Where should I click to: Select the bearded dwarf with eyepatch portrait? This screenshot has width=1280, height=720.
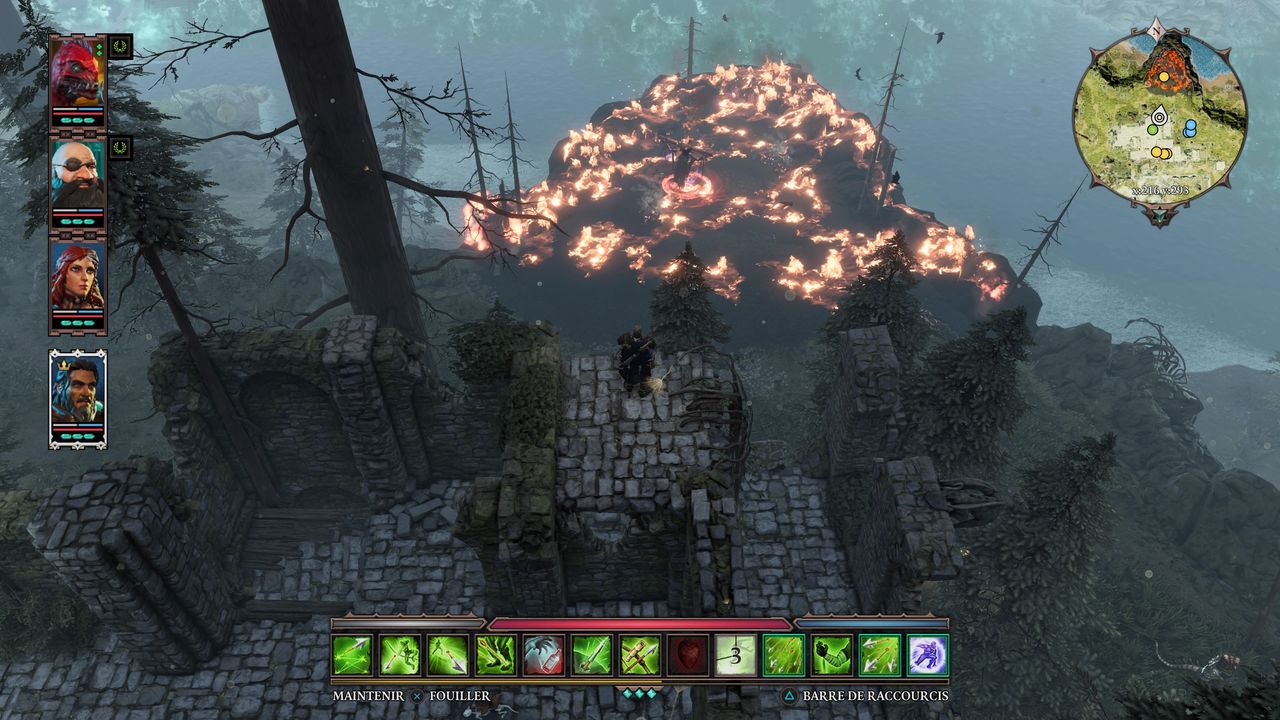coord(77,174)
